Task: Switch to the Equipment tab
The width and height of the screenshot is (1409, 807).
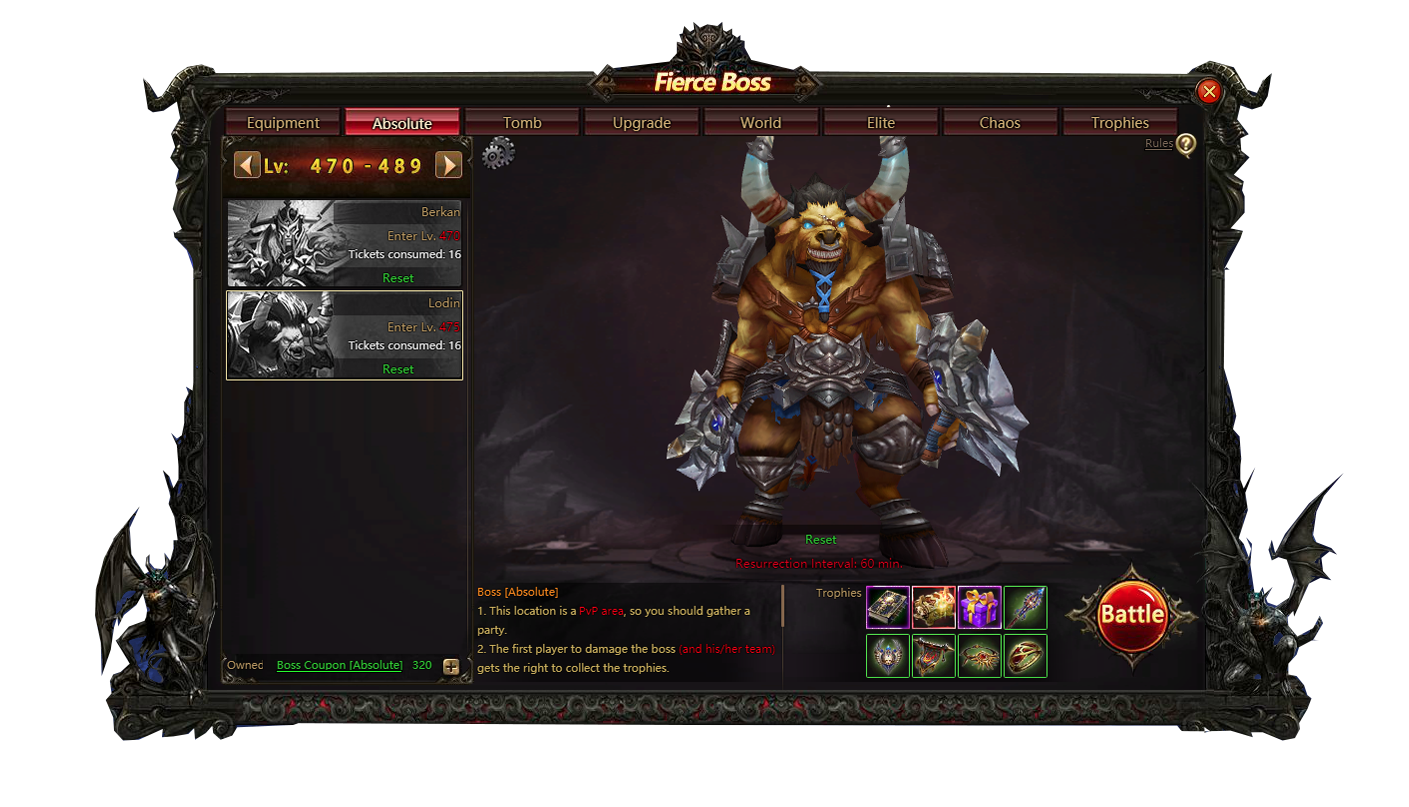Action: [283, 123]
